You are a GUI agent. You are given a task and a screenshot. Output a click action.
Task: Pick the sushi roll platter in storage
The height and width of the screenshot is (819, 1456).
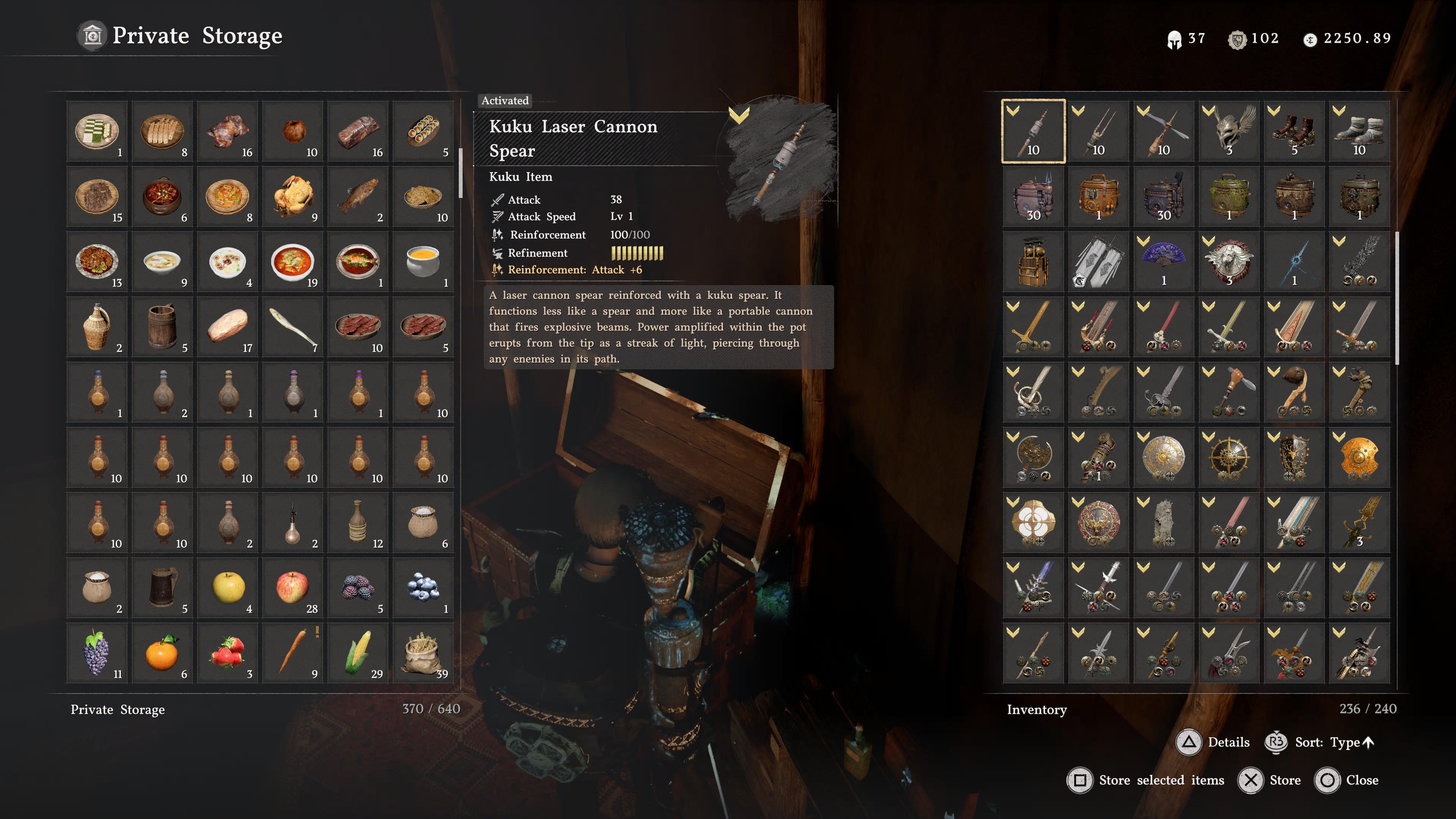(424, 131)
